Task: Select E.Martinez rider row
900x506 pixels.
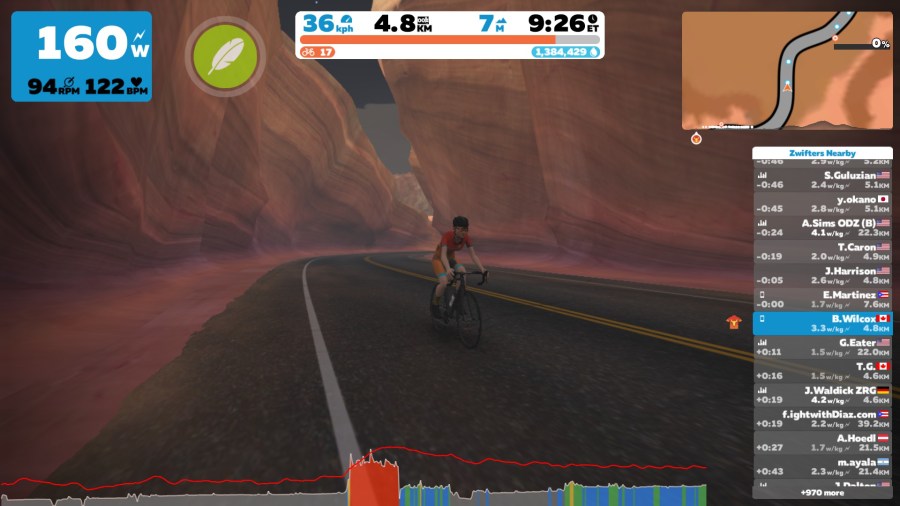Action: click(822, 300)
